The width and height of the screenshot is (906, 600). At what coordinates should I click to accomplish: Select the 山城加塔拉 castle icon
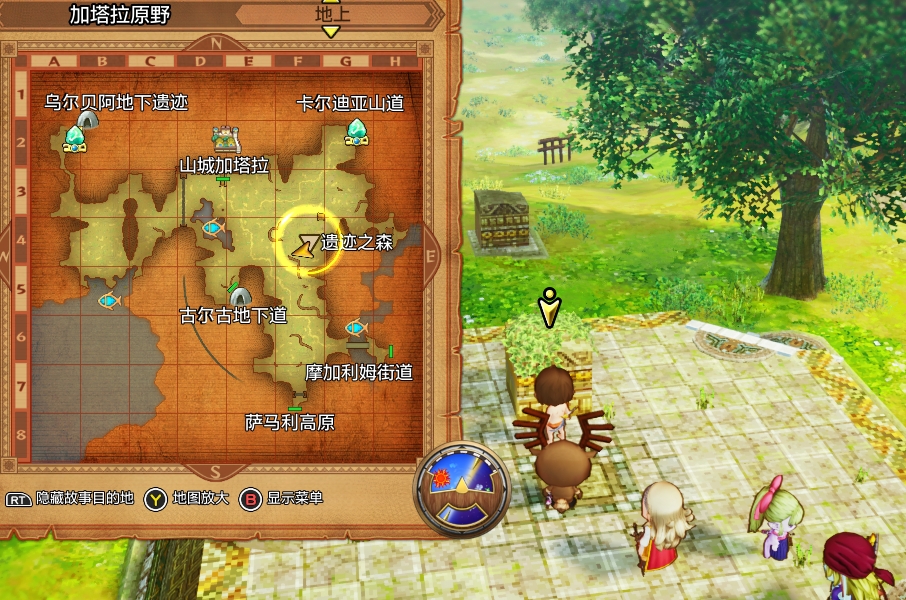[226, 138]
